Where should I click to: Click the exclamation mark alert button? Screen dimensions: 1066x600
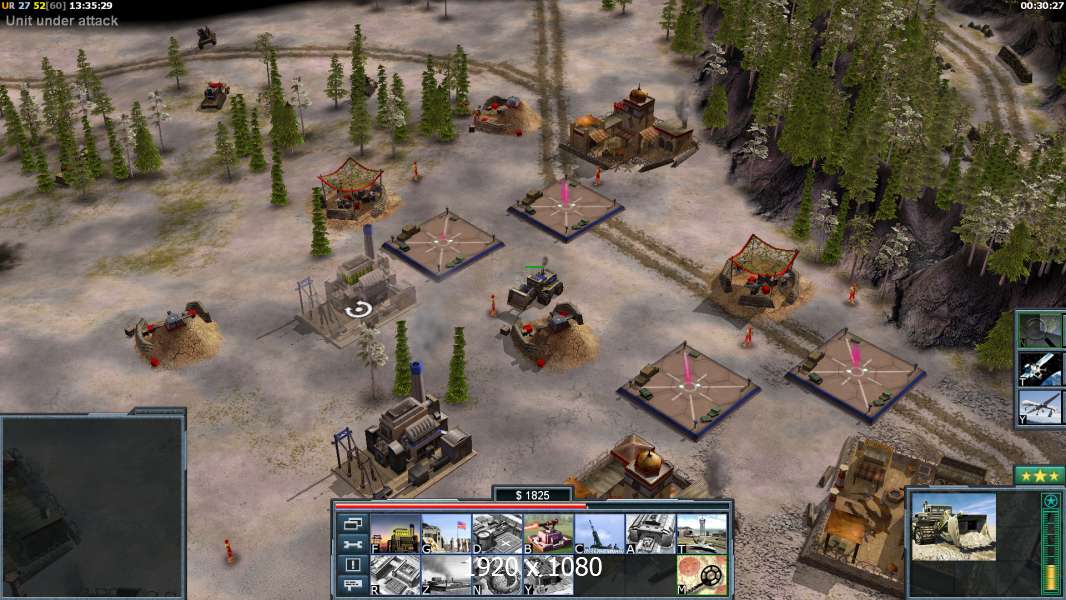[x=352, y=565]
